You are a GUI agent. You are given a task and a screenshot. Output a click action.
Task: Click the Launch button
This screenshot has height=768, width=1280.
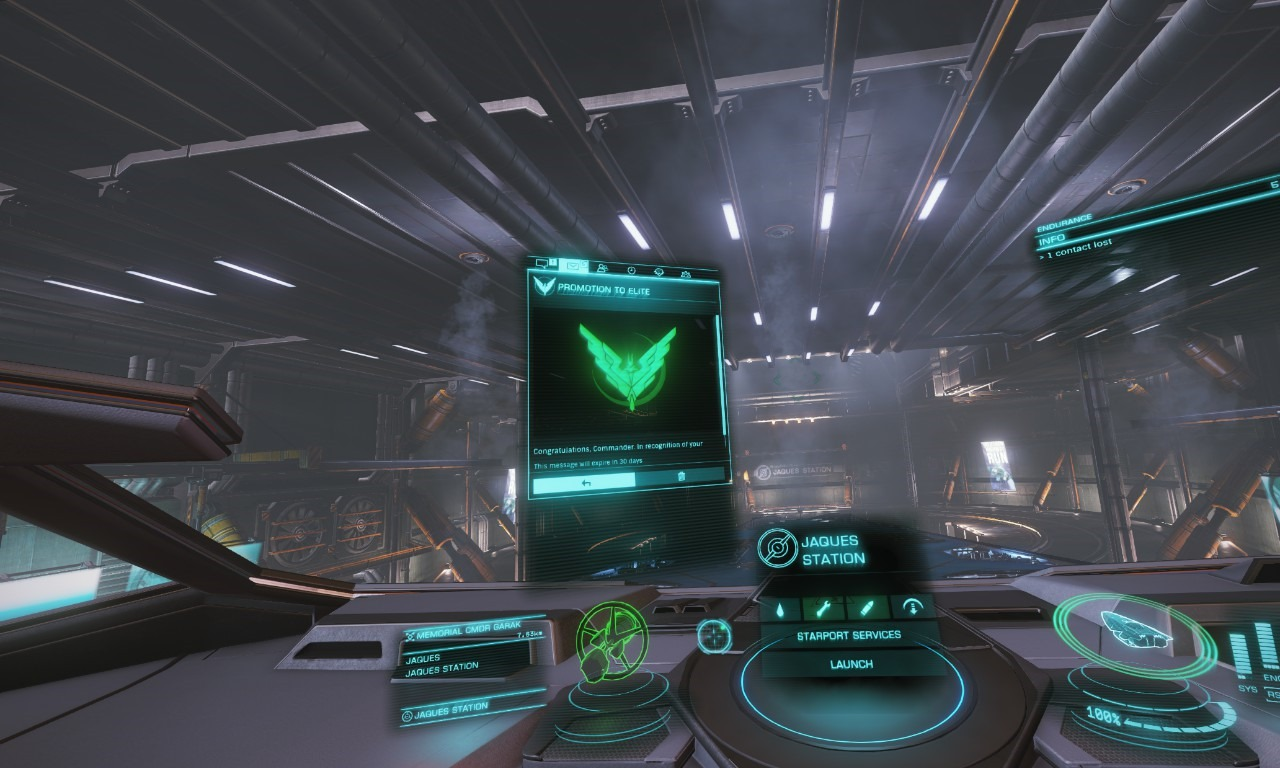(851, 664)
